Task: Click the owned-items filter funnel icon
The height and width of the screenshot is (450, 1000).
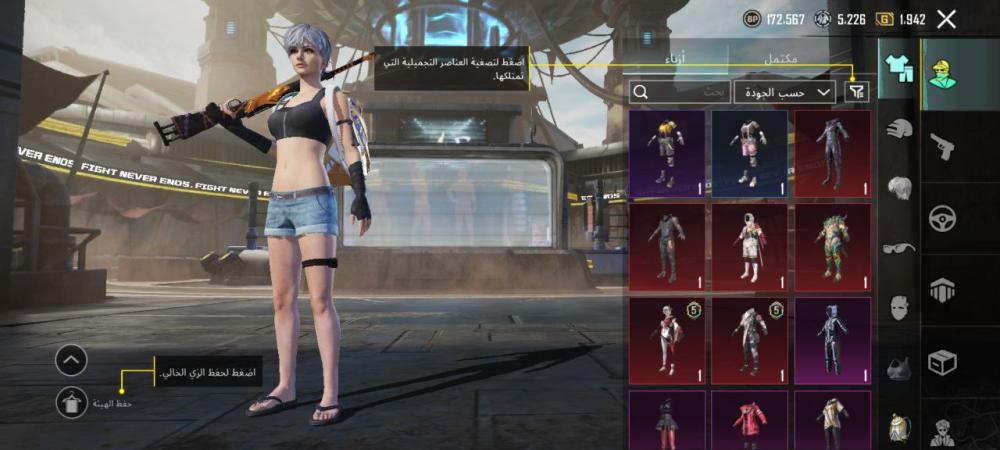Action: tap(856, 92)
